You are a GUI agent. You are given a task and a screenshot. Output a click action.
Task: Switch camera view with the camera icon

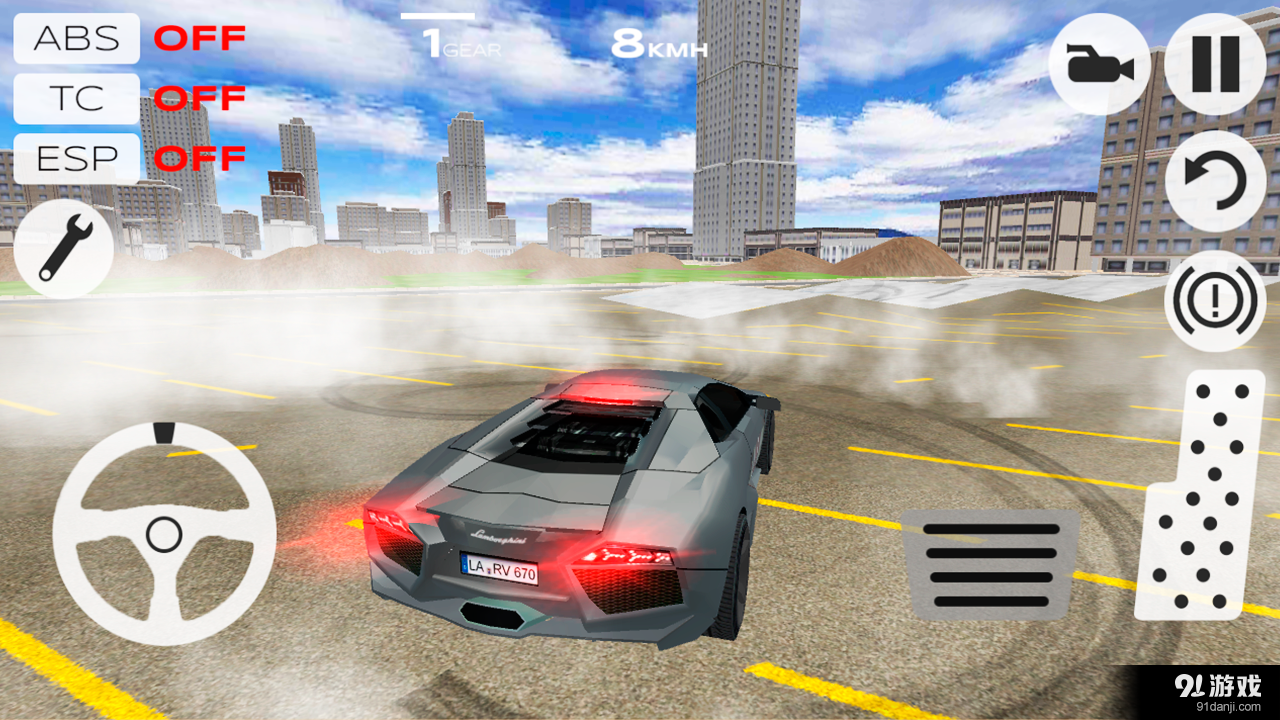tap(1098, 63)
